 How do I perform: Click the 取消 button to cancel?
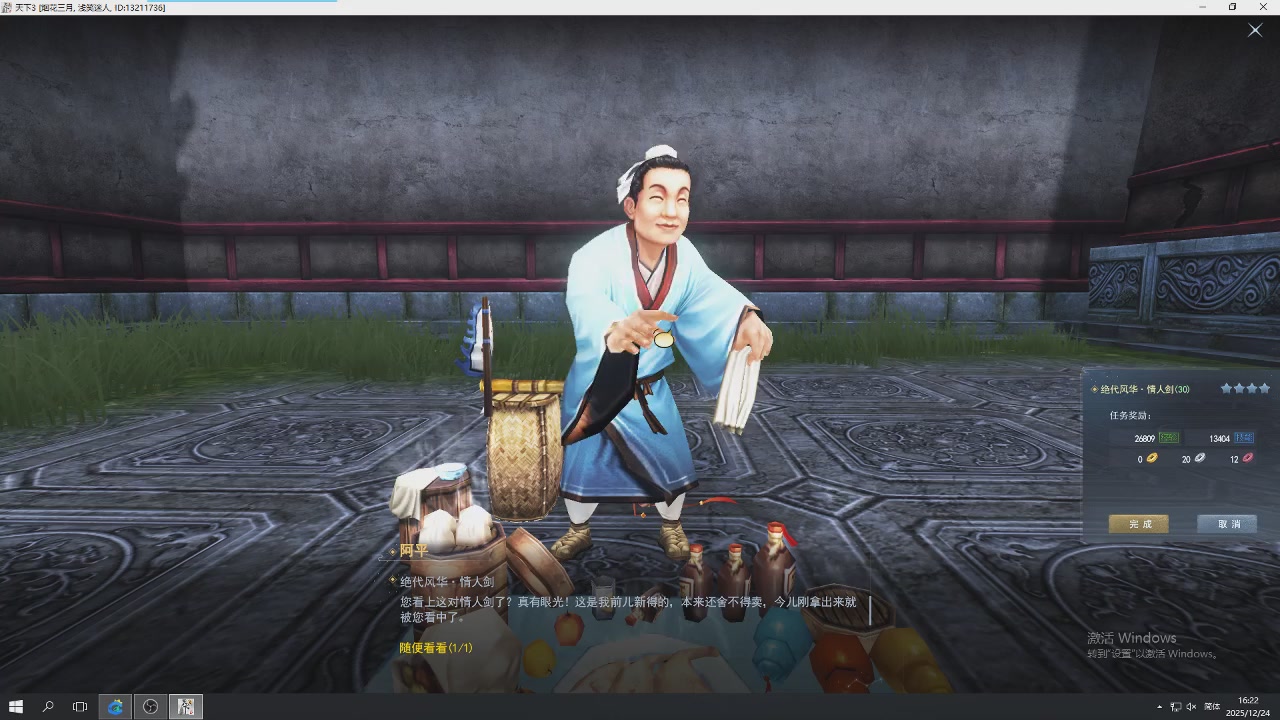tap(1226, 523)
